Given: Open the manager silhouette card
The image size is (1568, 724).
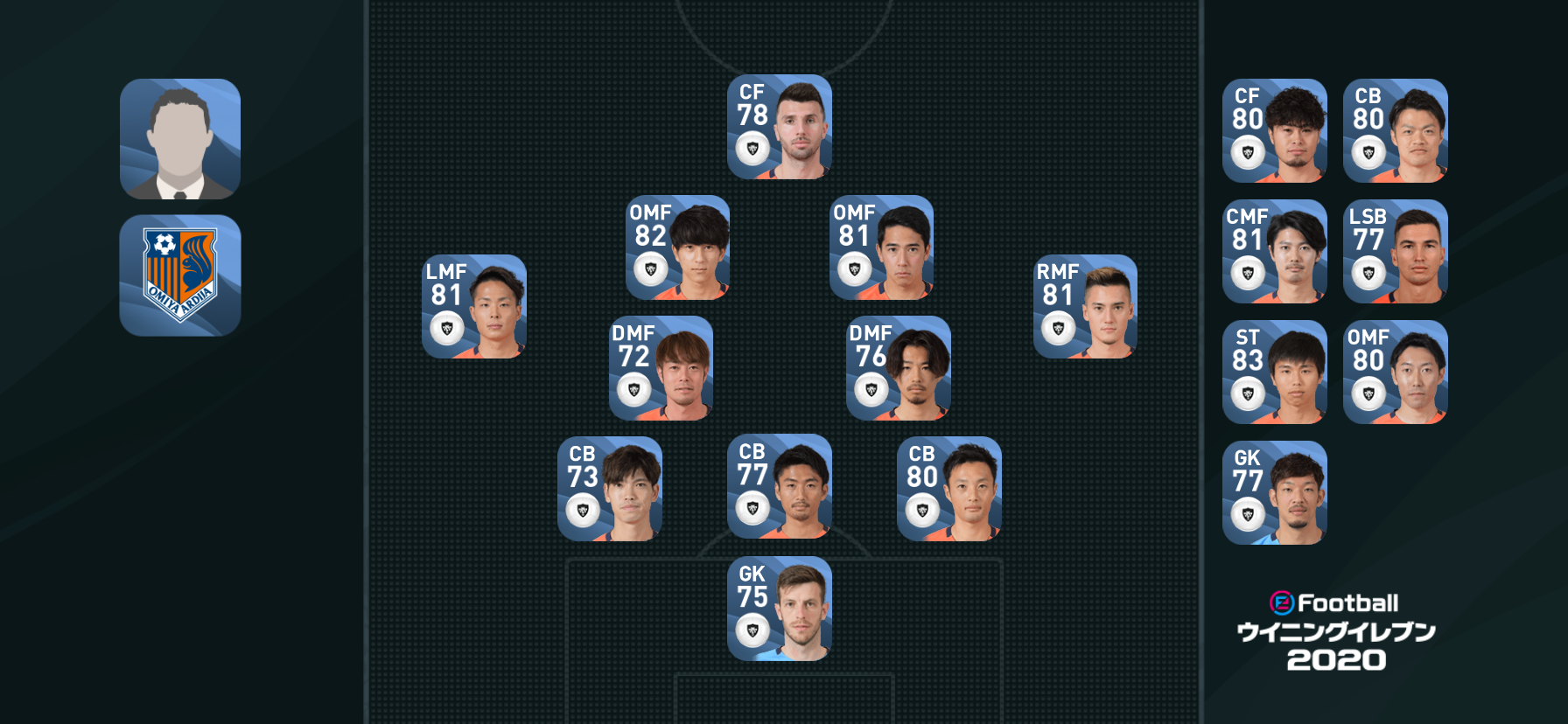Looking at the screenshot, I should (x=180, y=139).
